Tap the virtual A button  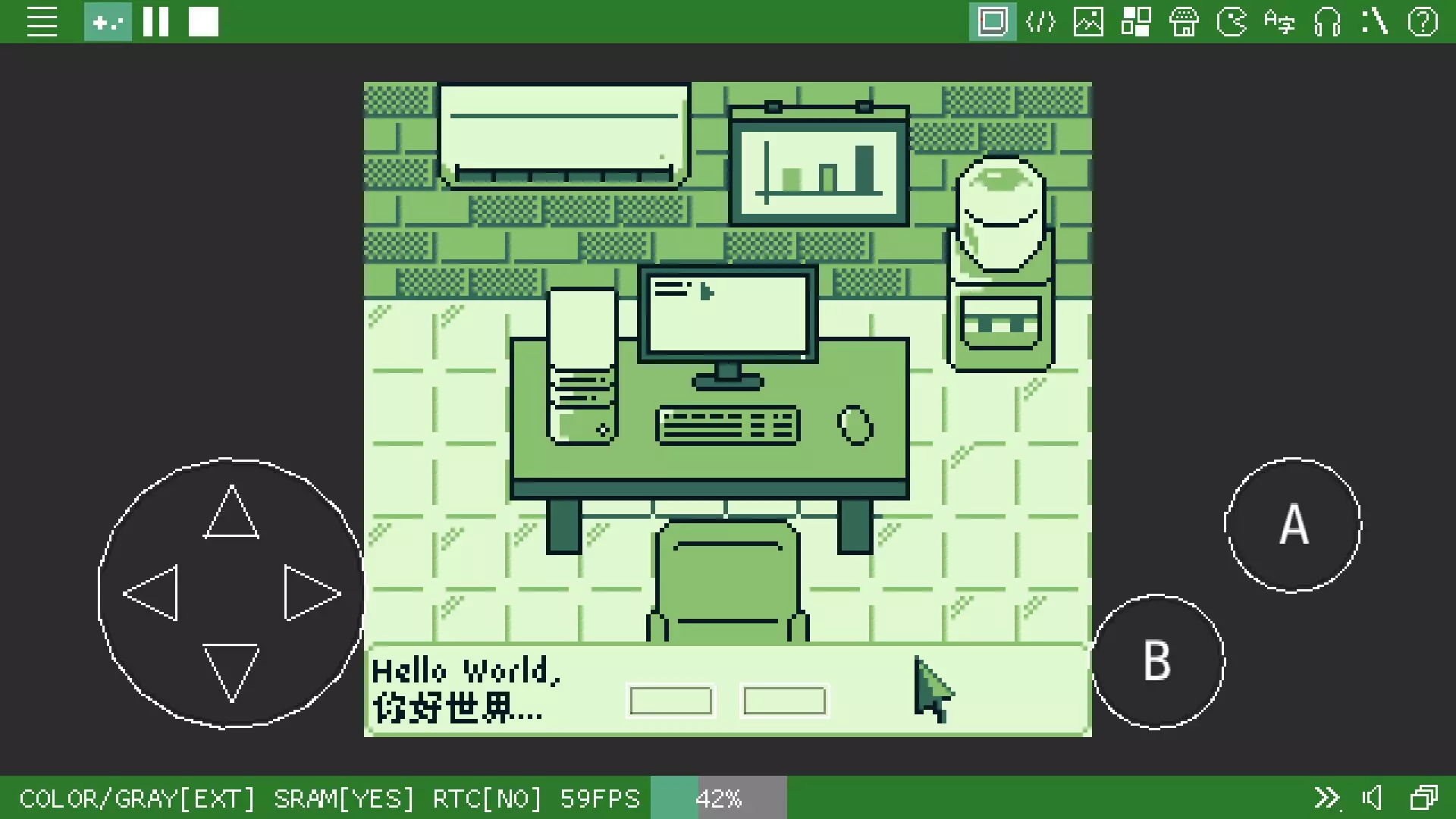(x=1293, y=525)
